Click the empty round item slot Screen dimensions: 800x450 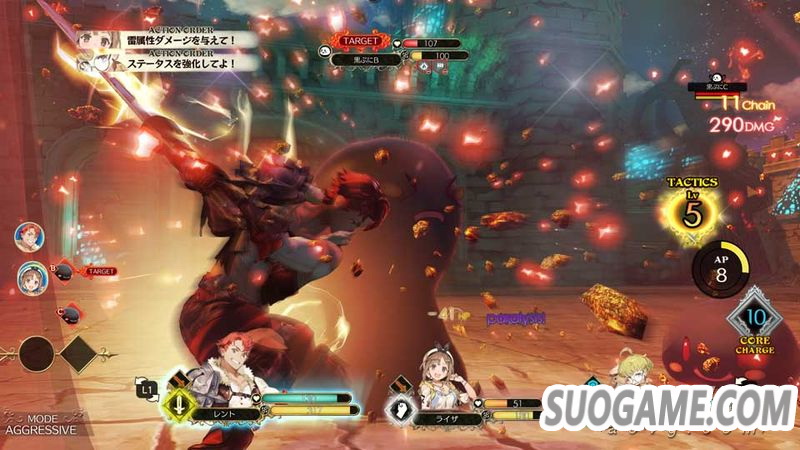37,353
